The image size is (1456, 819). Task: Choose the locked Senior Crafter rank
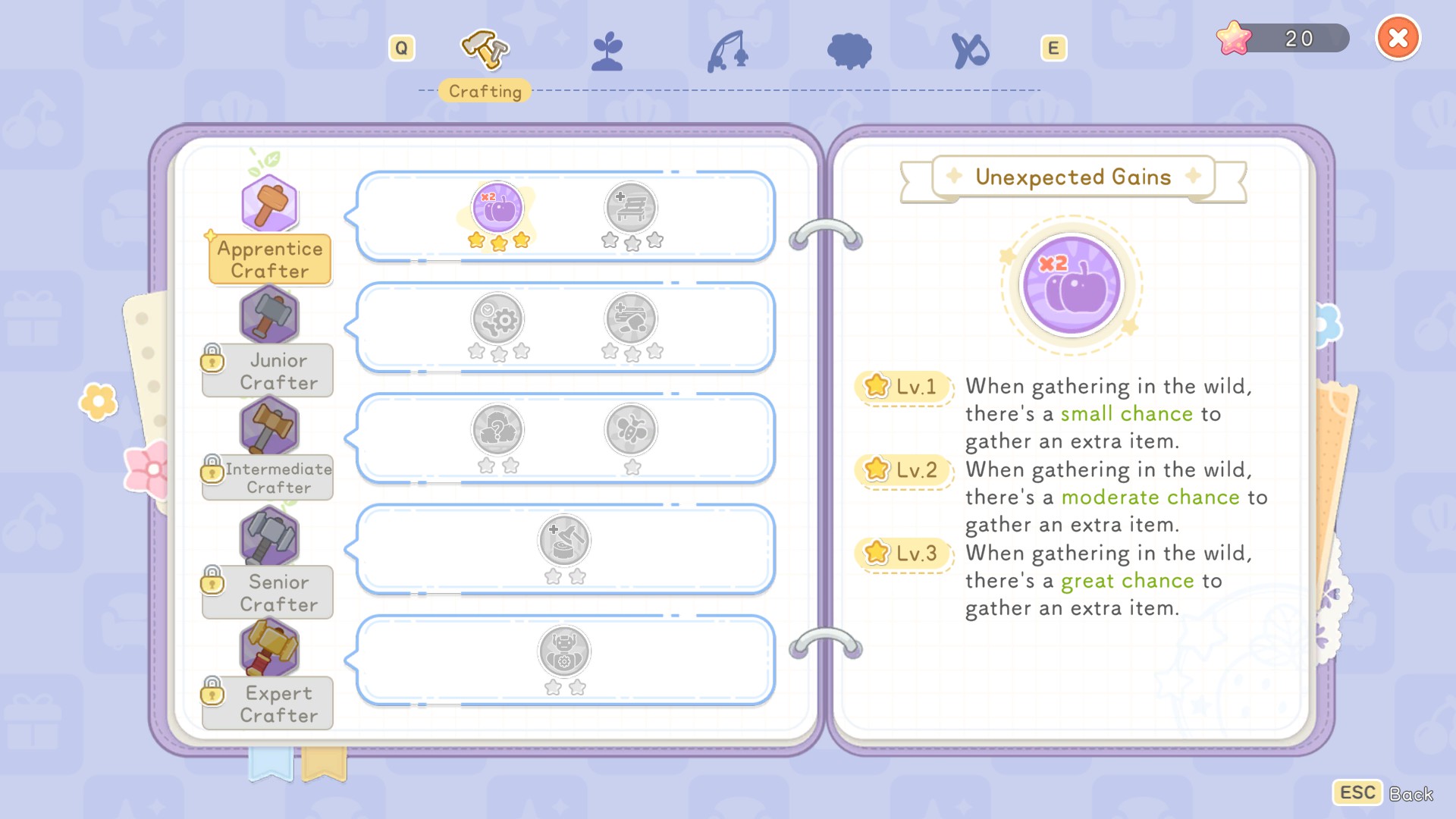278,592
